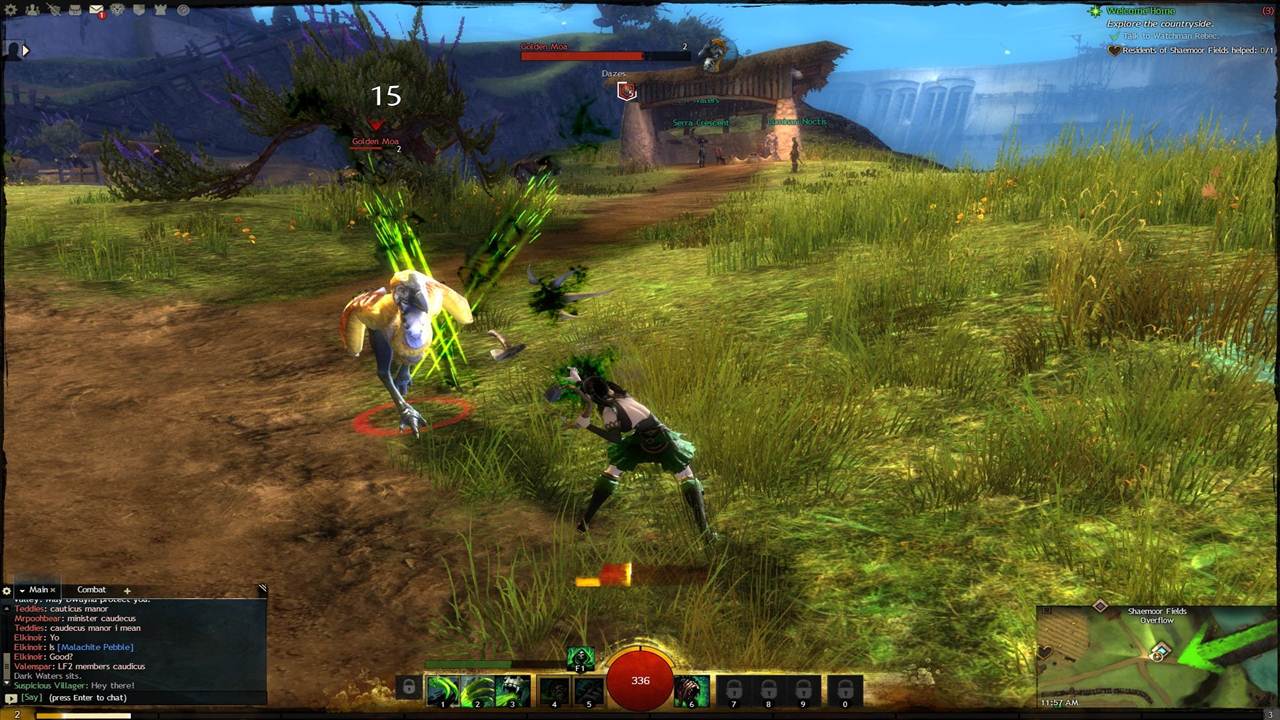Viewport: 1280px width, 720px height.
Task: Open the mail envelope with notification
Action: pos(97,10)
